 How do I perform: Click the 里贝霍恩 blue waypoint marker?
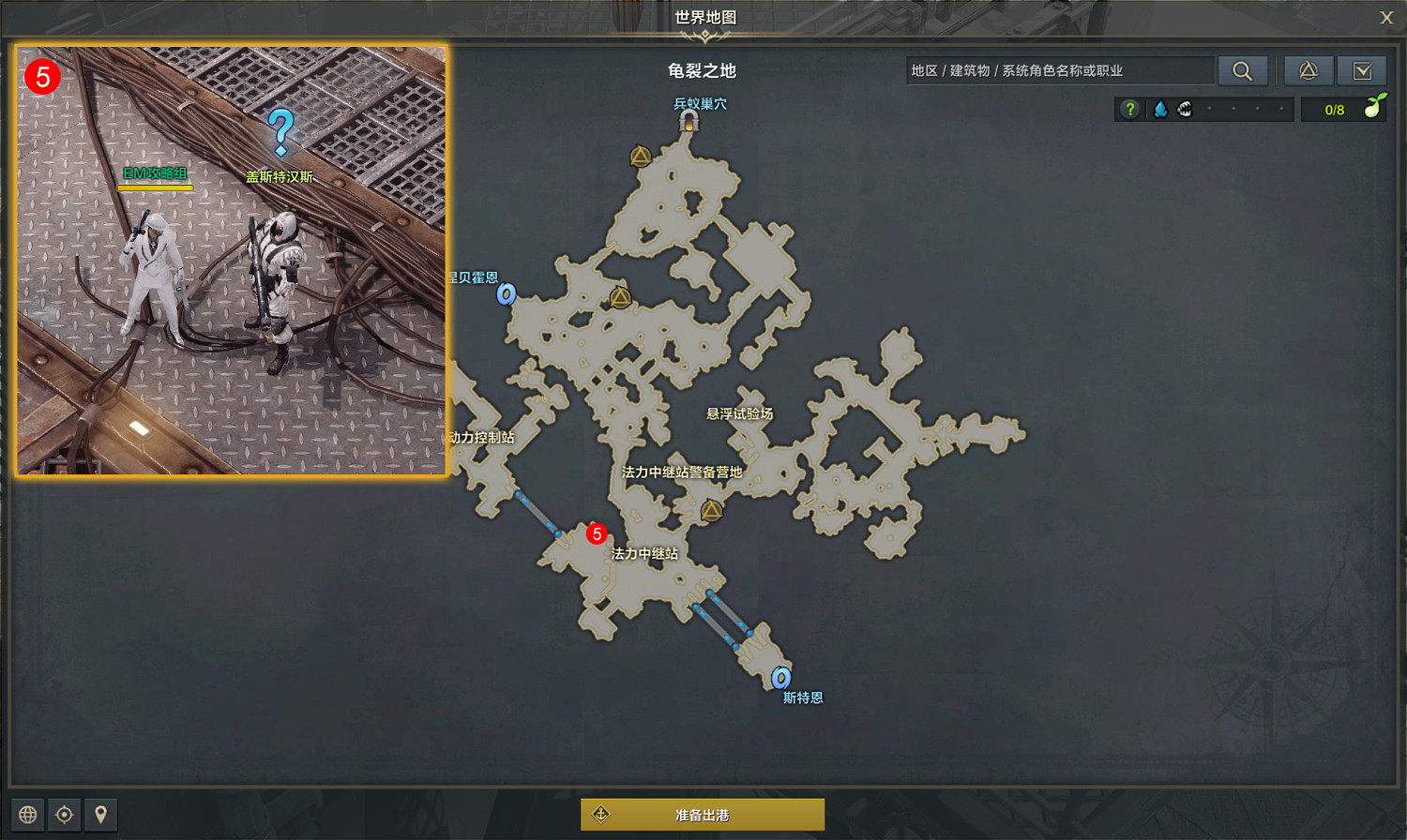(505, 294)
